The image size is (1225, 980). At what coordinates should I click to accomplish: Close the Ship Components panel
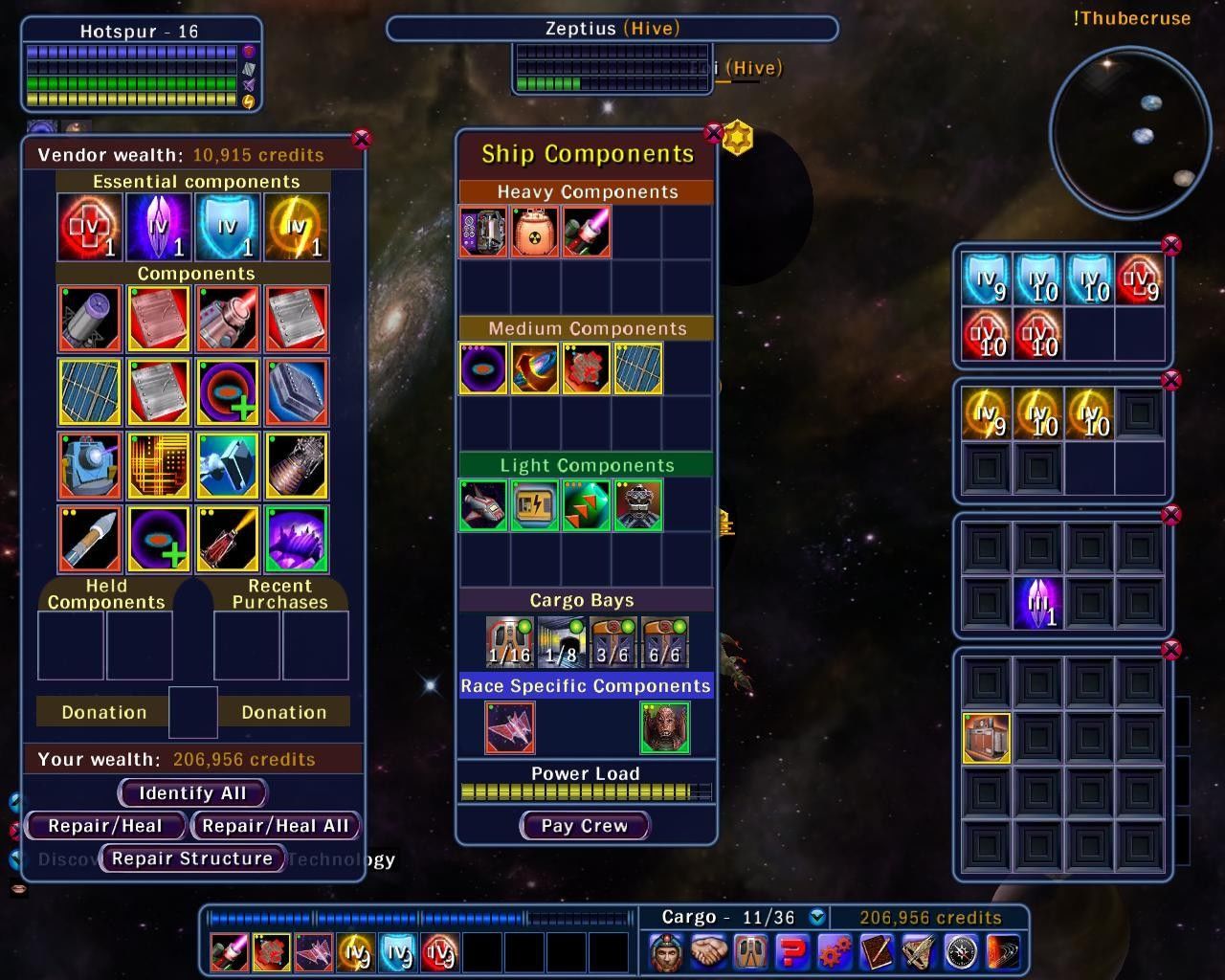click(x=713, y=132)
